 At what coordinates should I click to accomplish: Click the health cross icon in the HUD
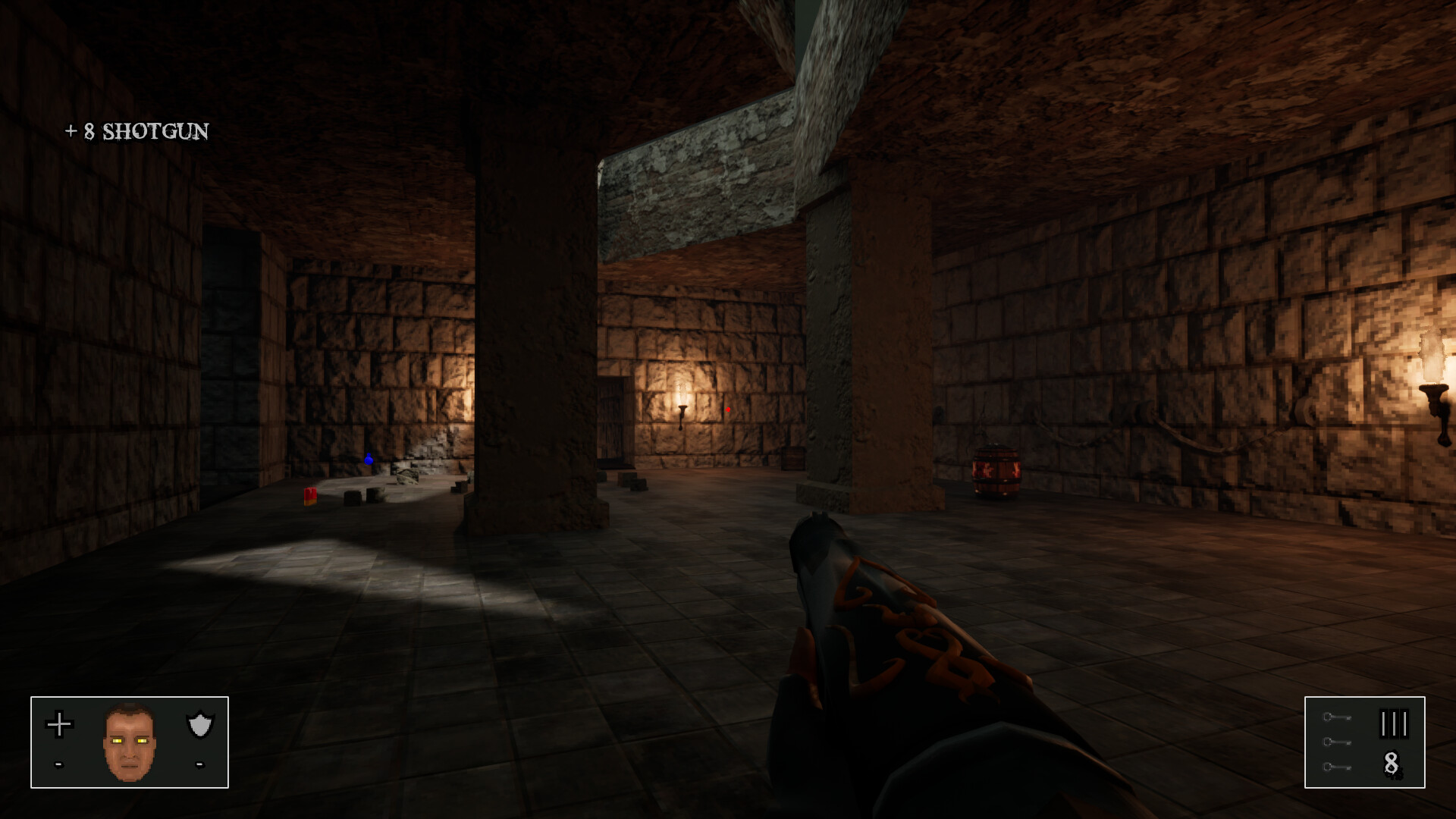(59, 724)
